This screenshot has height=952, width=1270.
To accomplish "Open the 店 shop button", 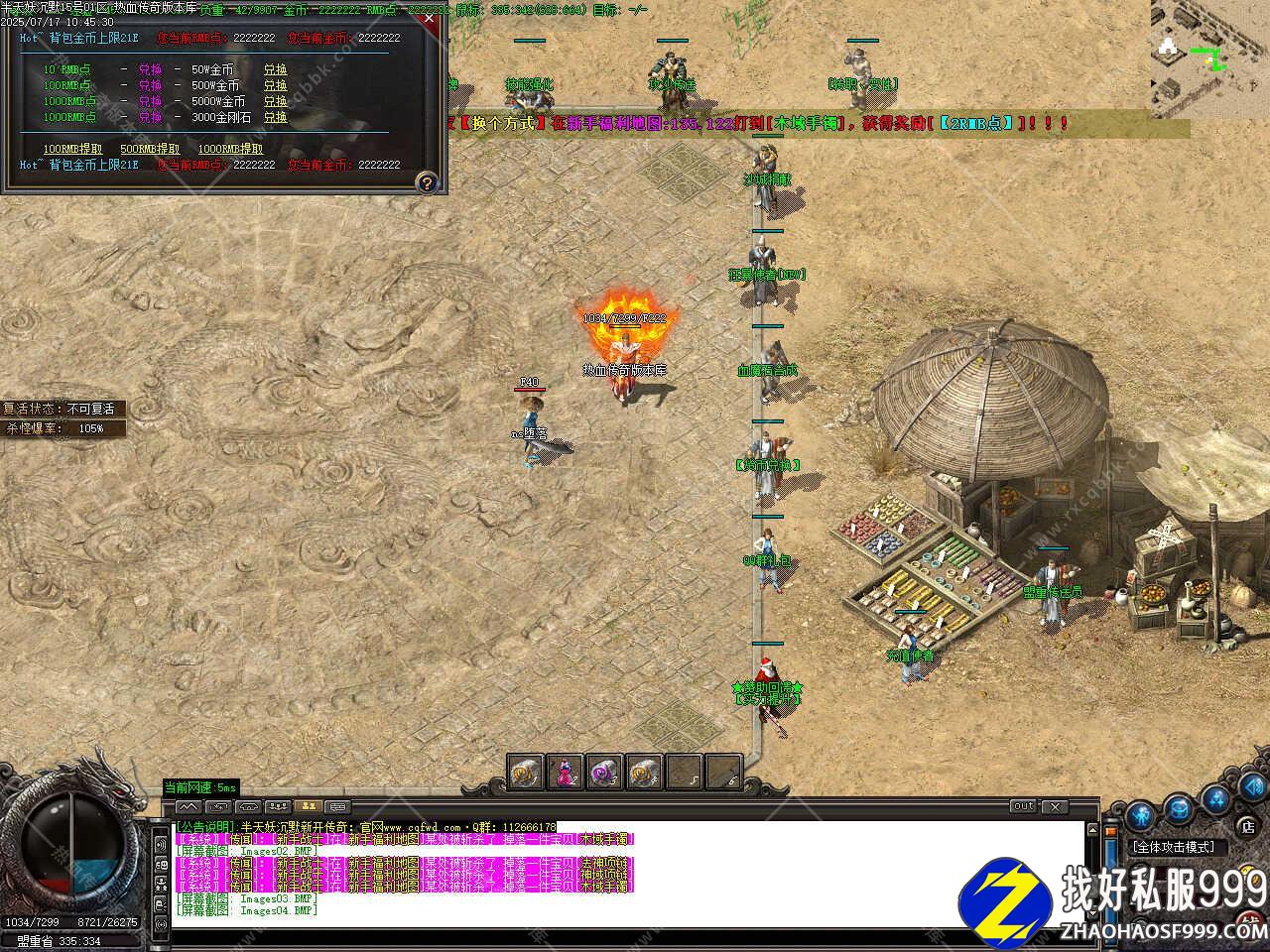I will click(x=1247, y=825).
